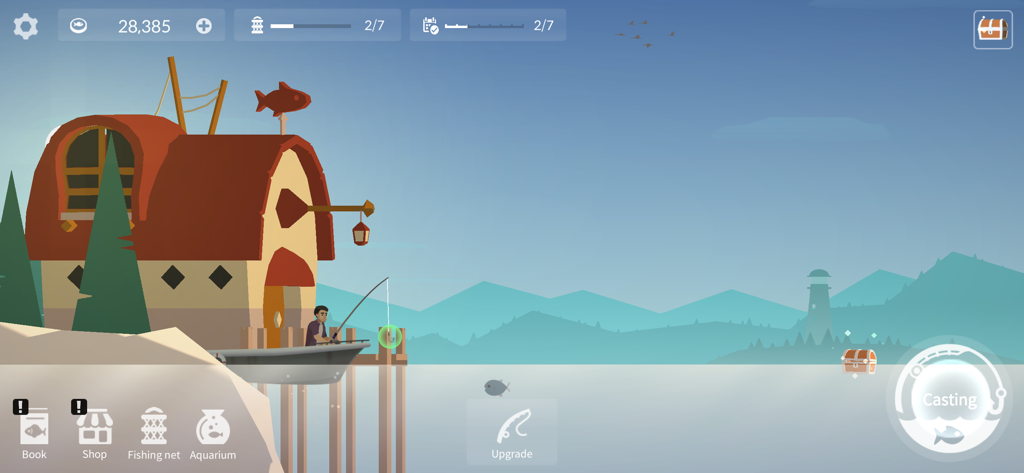Open the treasure chest in top corner
Viewport: 1024px width, 473px height.
click(x=992, y=29)
